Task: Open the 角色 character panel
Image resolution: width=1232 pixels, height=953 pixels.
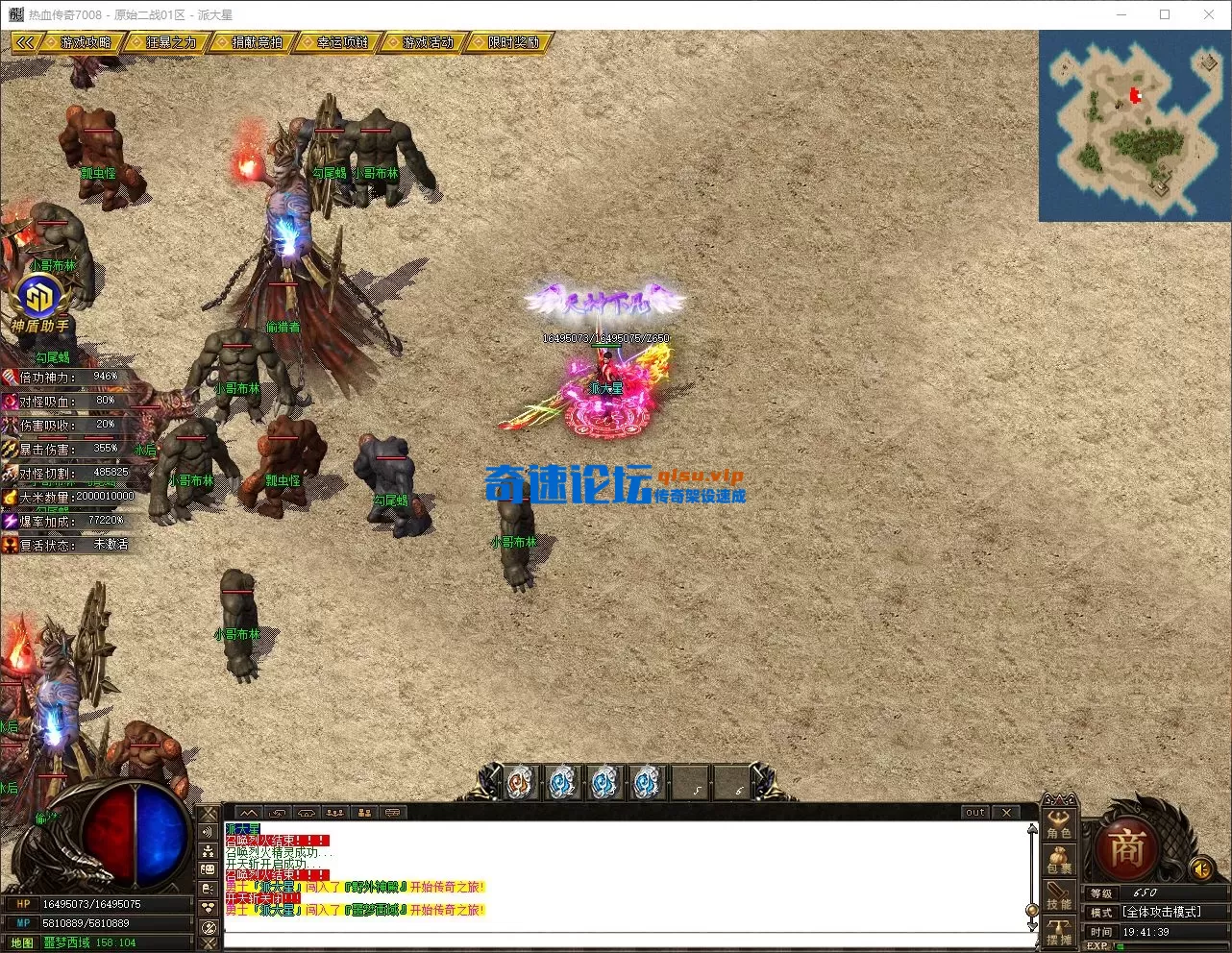Action: pos(1059,834)
